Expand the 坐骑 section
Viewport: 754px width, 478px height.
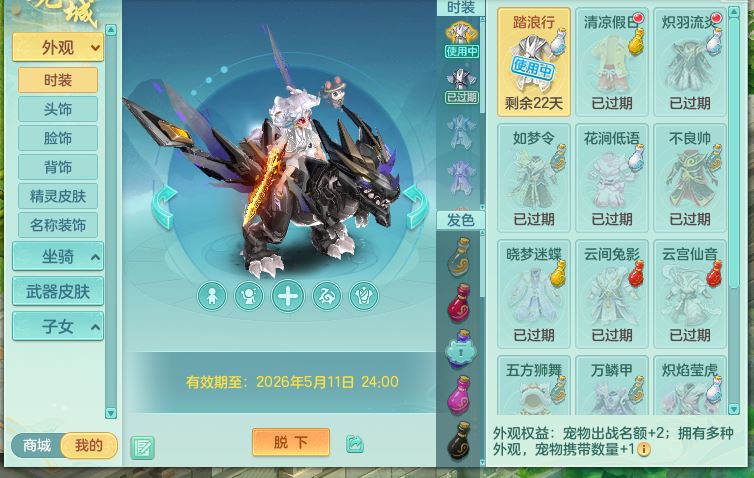[57, 257]
